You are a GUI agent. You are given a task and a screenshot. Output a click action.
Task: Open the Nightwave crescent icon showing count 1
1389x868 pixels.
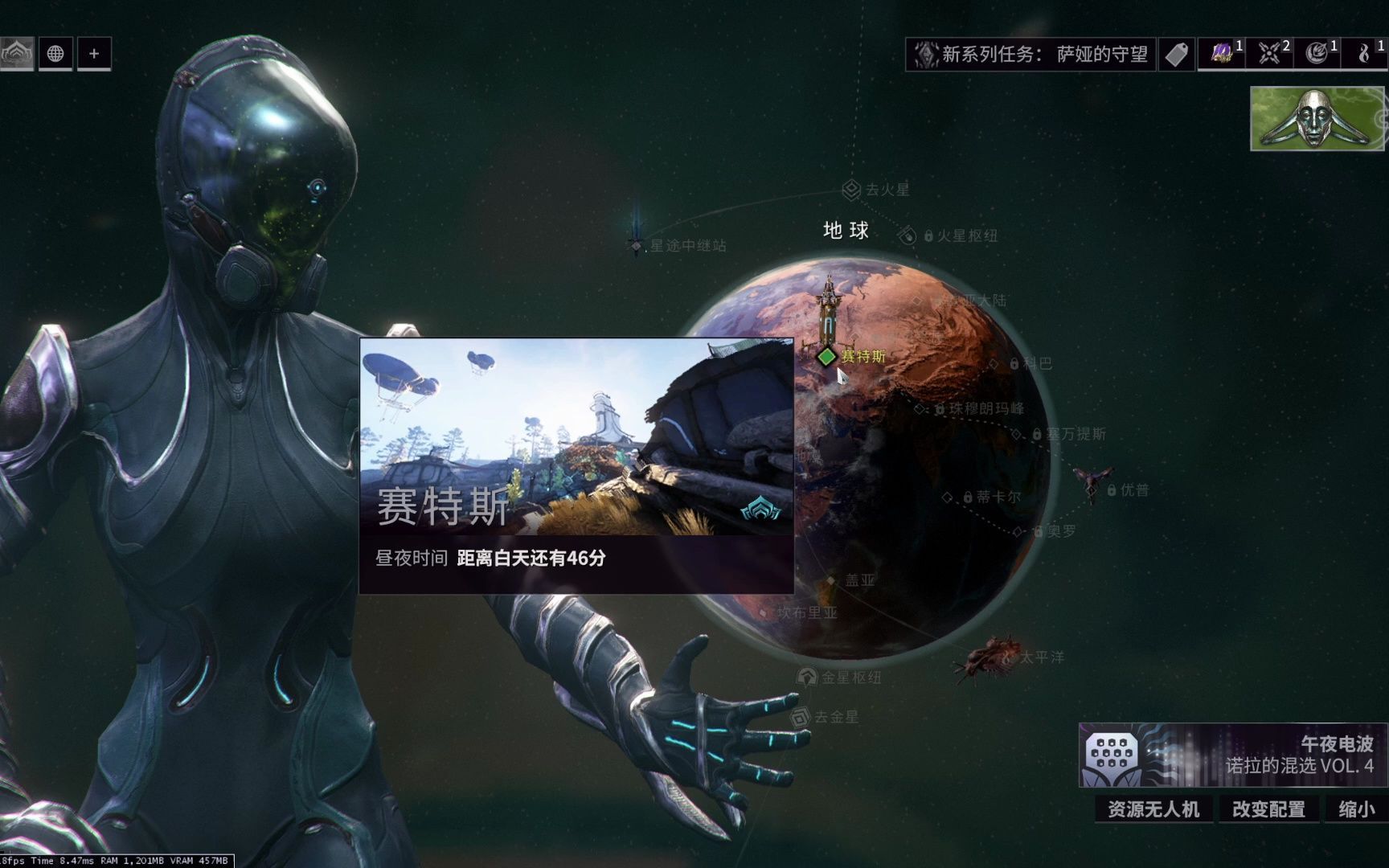[1315, 54]
